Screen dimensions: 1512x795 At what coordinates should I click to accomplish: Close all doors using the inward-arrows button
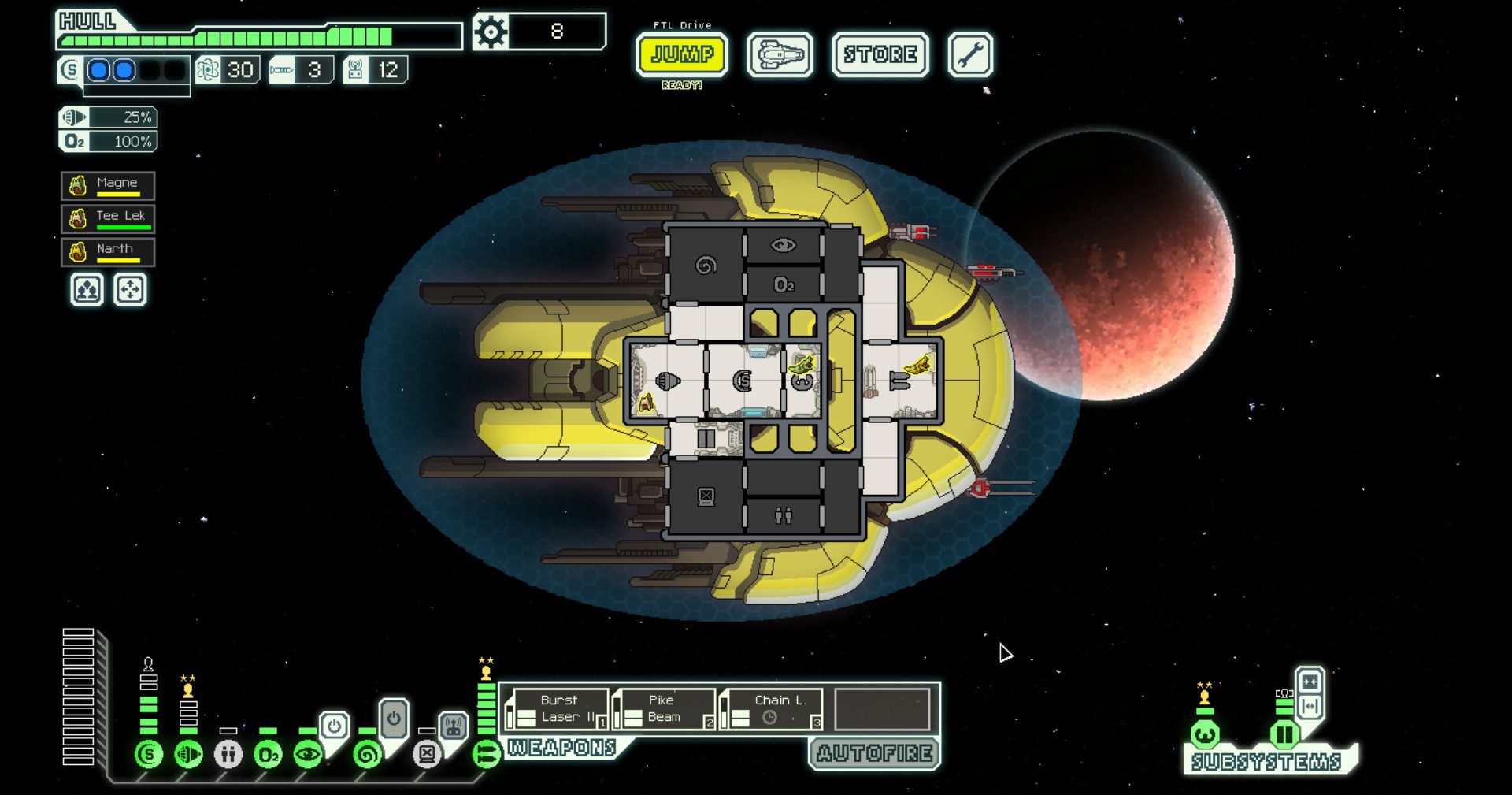coord(1310,682)
